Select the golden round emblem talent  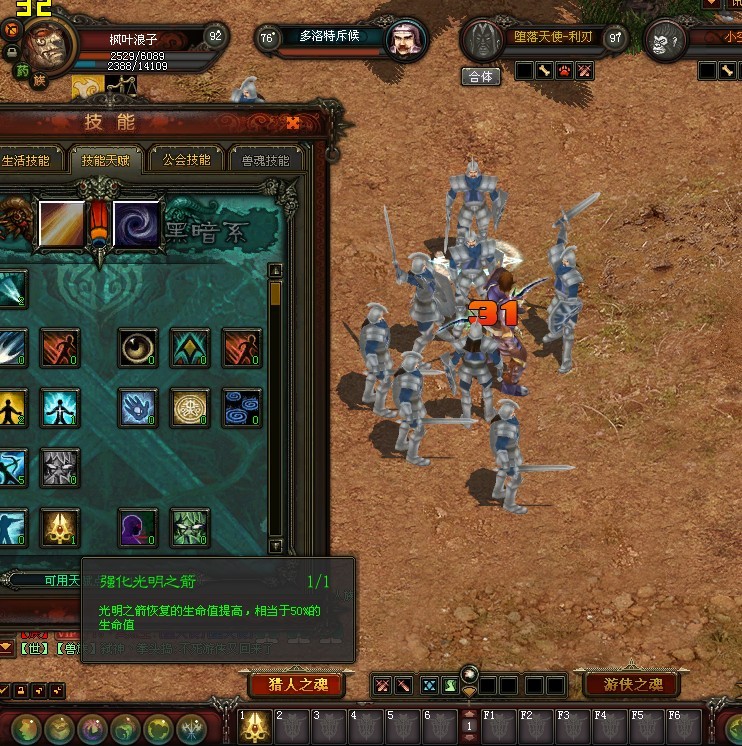tap(190, 408)
